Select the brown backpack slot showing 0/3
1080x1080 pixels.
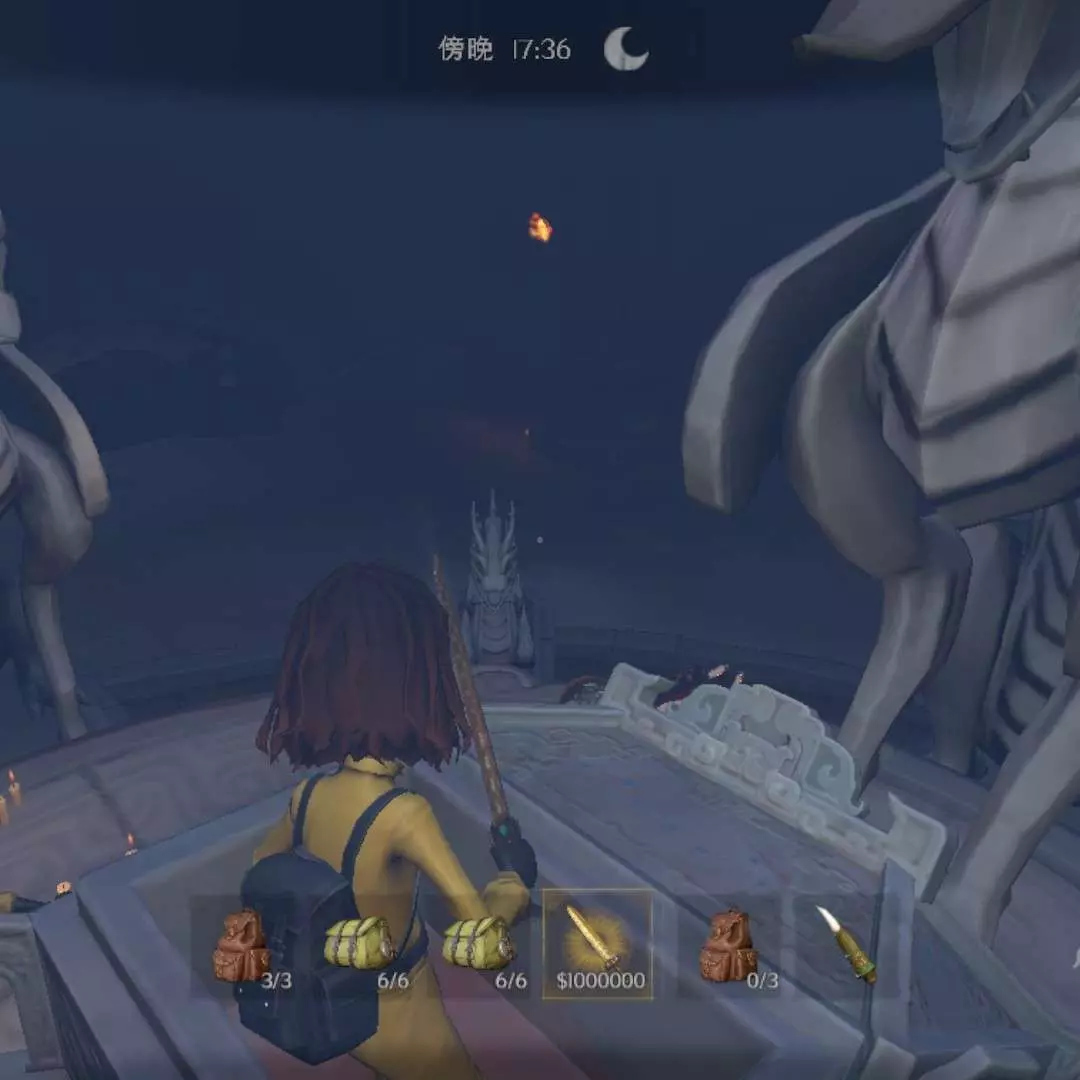click(729, 946)
